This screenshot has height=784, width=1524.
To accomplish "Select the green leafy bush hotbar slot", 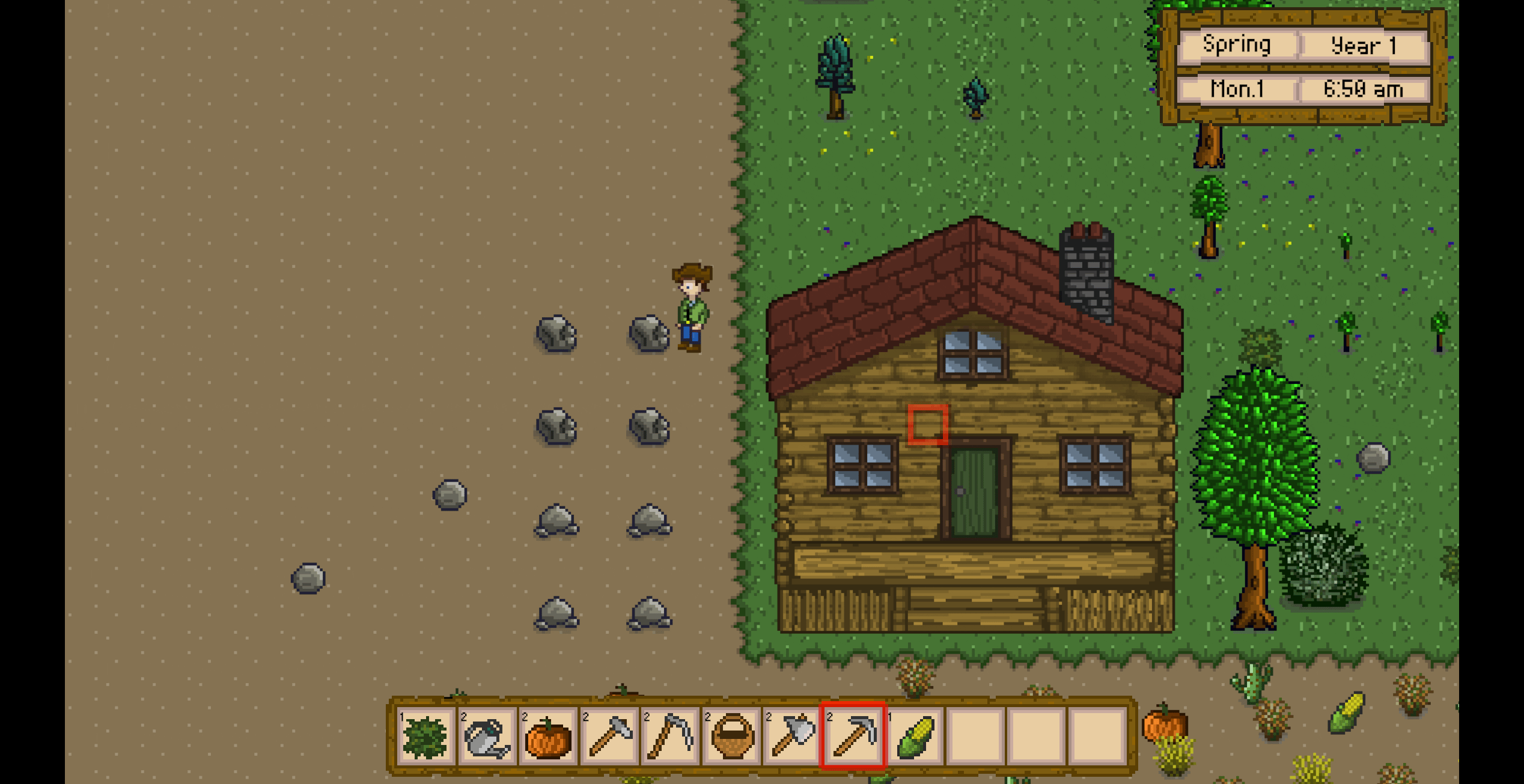I will 425,736.
